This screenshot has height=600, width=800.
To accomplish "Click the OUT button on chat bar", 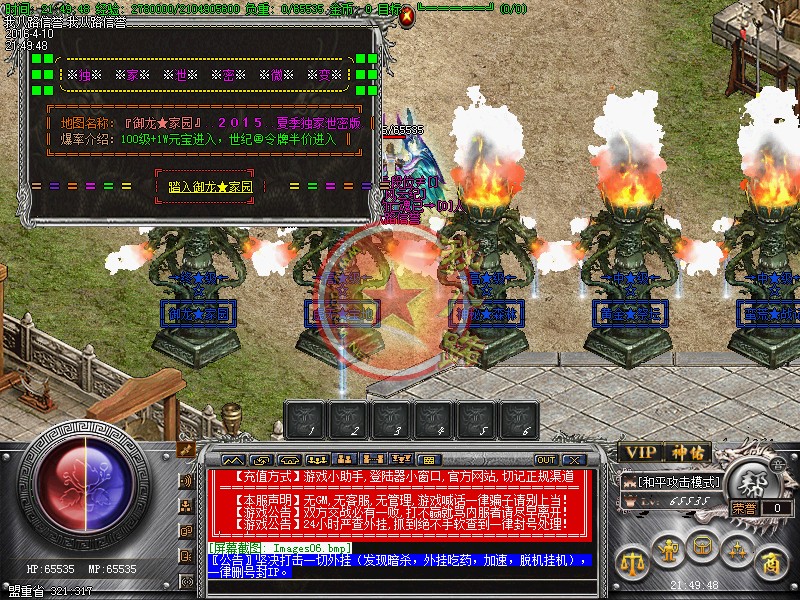I will pyautogui.click(x=546, y=460).
